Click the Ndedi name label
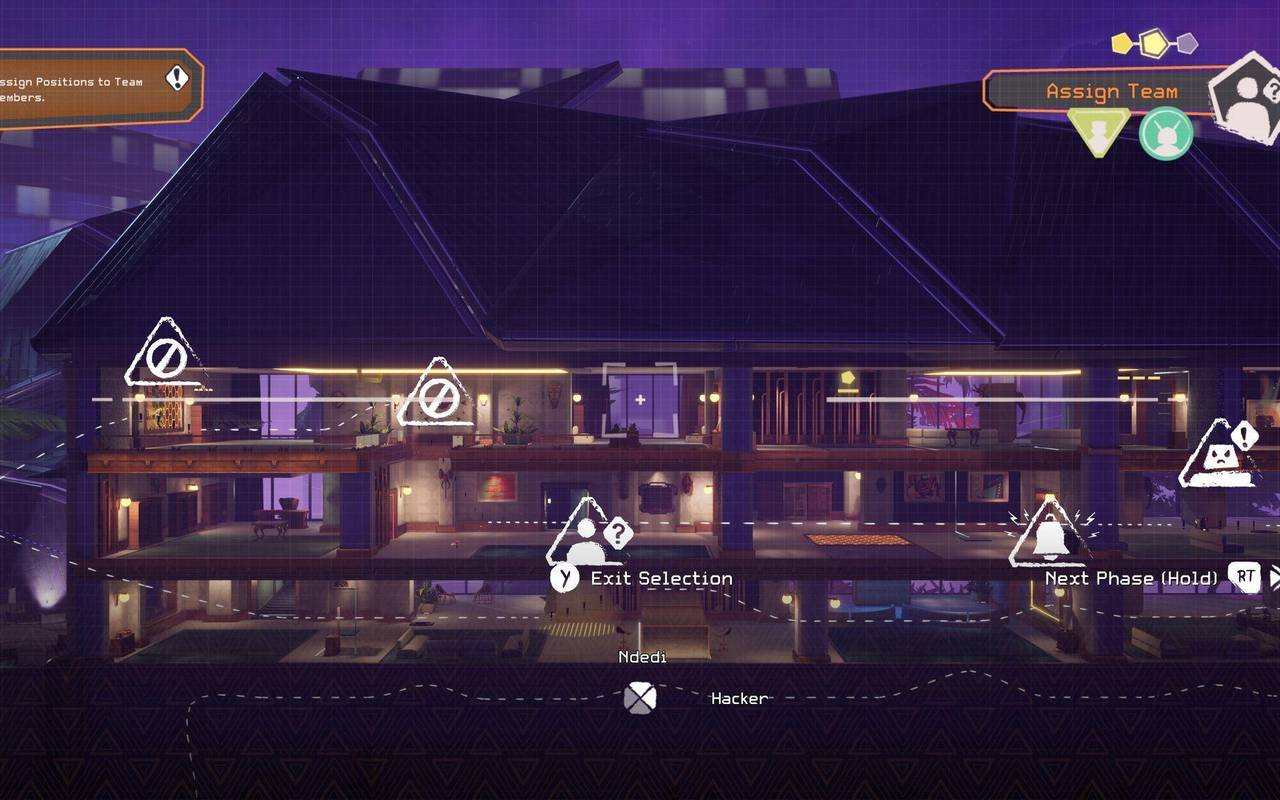 coord(641,658)
